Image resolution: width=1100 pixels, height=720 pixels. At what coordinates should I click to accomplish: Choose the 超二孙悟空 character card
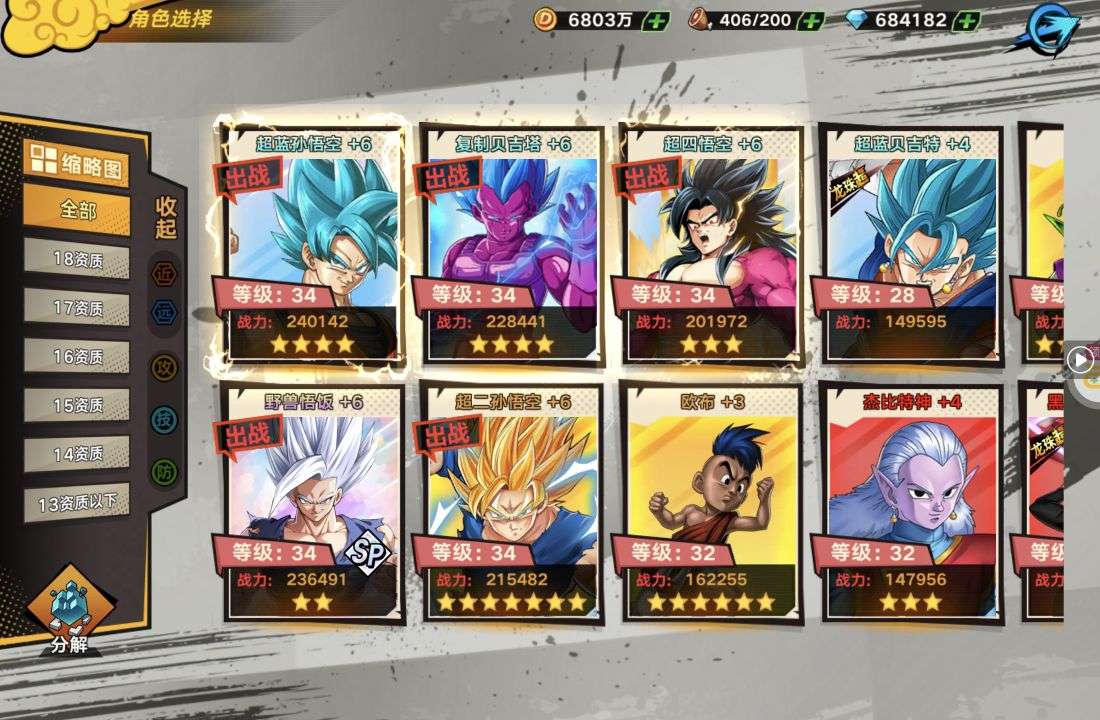511,500
